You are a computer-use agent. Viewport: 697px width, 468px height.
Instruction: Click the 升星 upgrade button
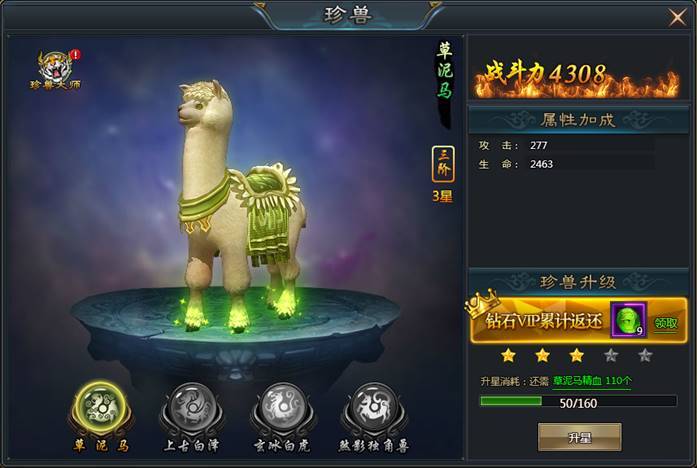579,437
